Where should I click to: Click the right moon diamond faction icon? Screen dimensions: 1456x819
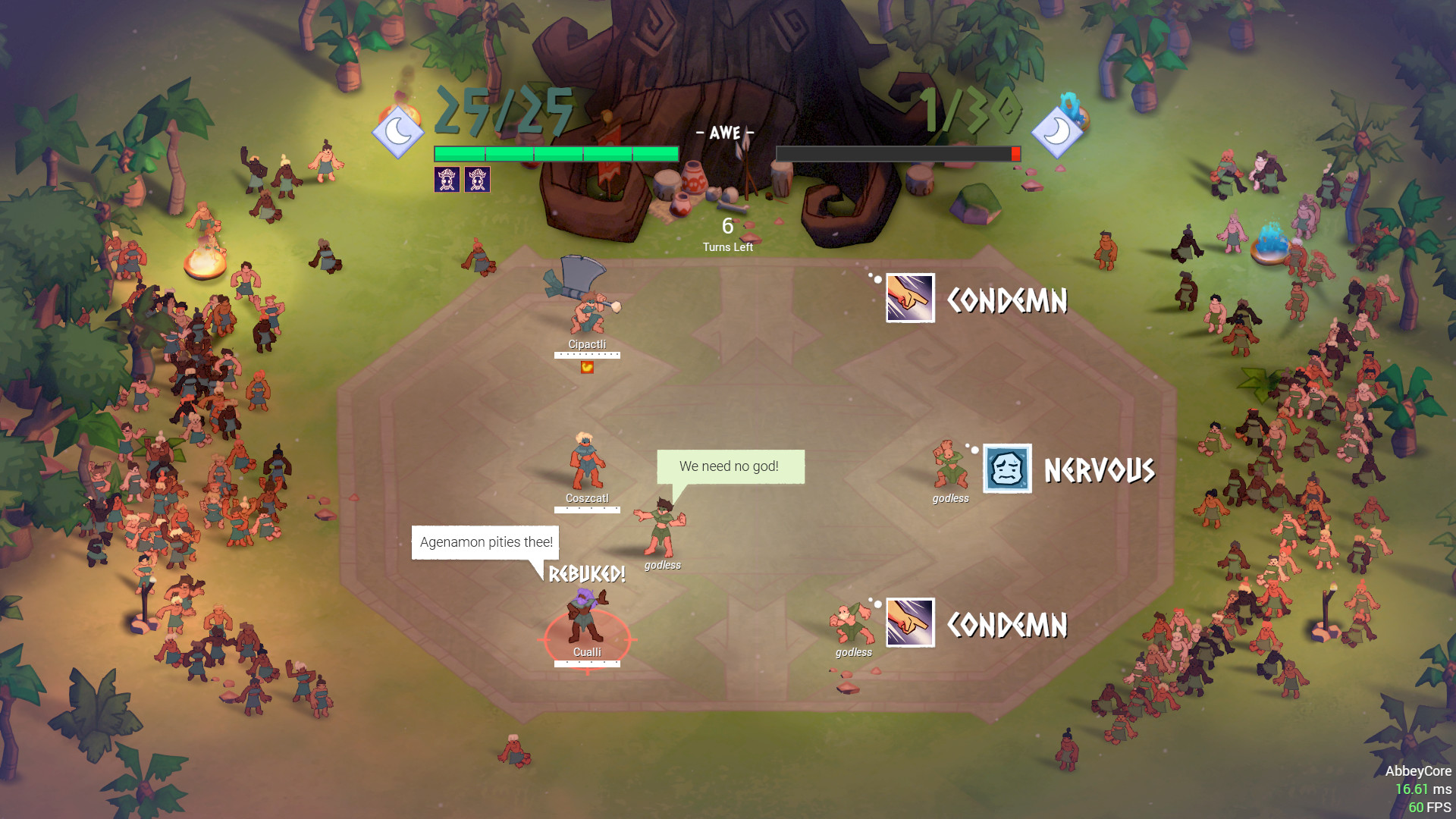tap(1059, 131)
